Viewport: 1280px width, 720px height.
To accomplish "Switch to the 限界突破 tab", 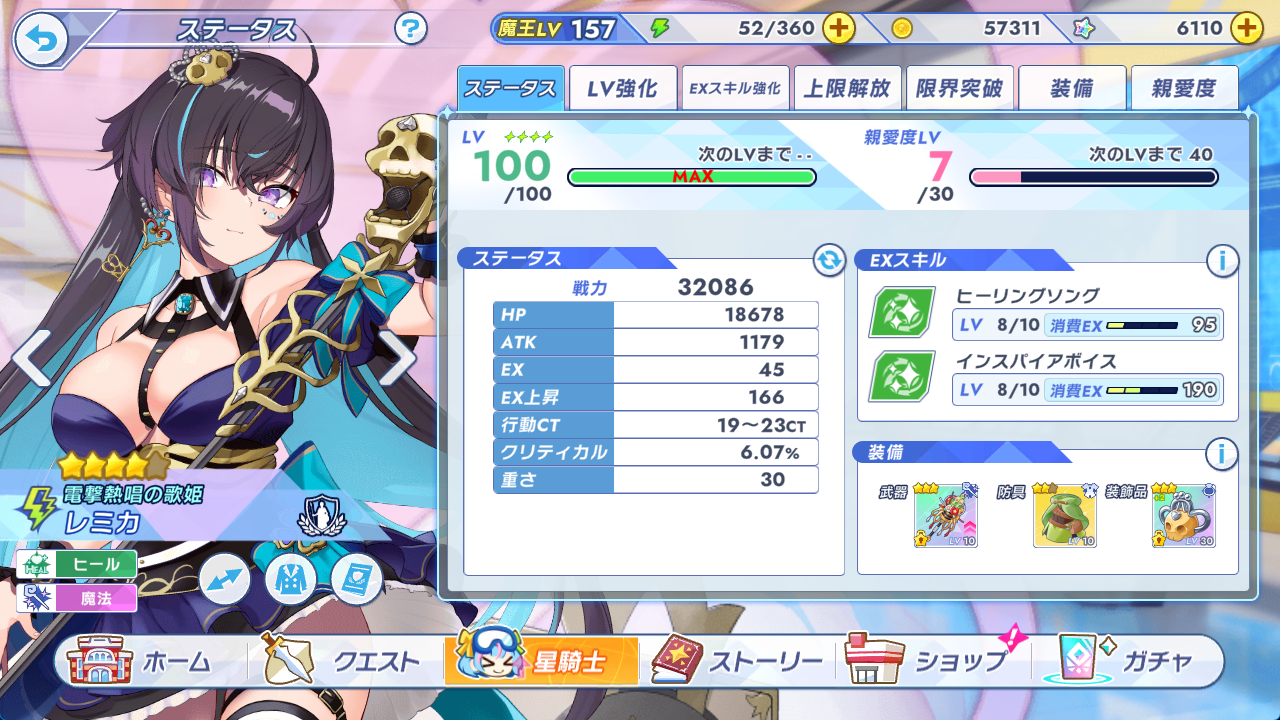I will (959, 89).
